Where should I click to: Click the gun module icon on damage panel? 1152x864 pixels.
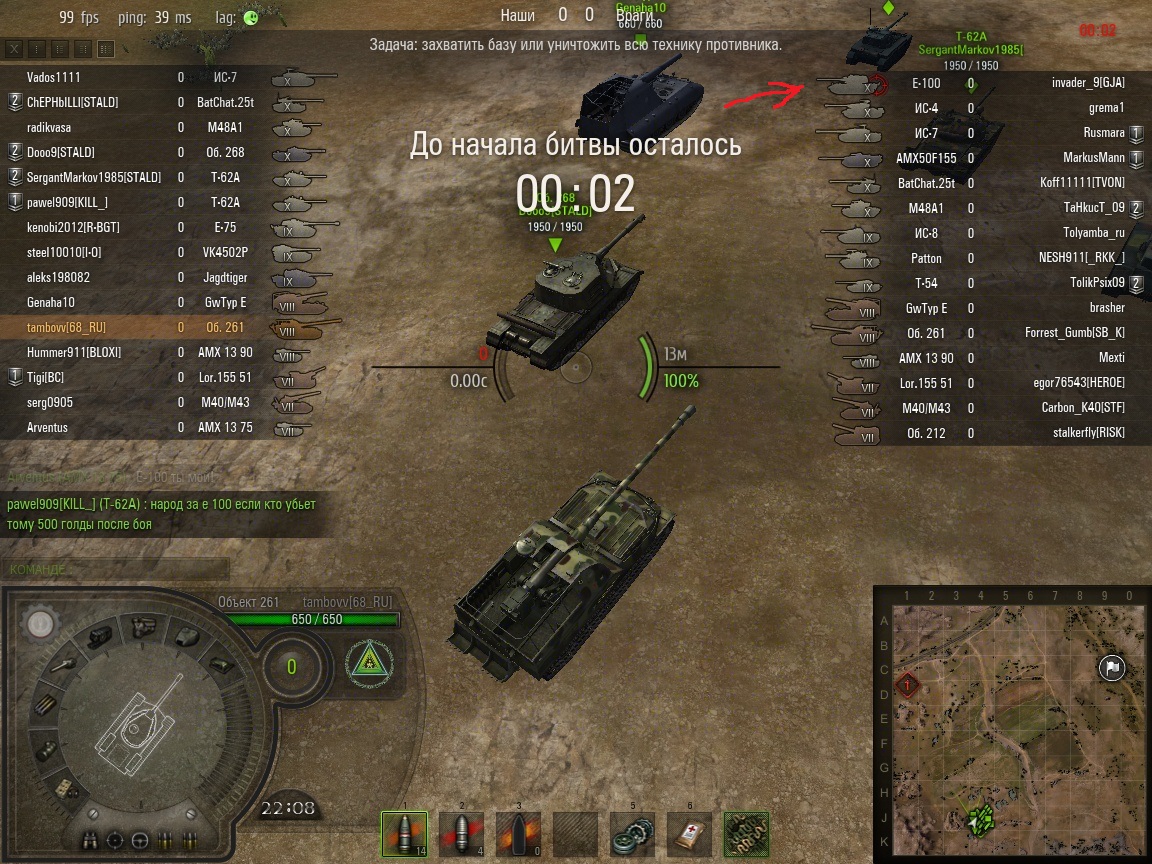[61, 664]
